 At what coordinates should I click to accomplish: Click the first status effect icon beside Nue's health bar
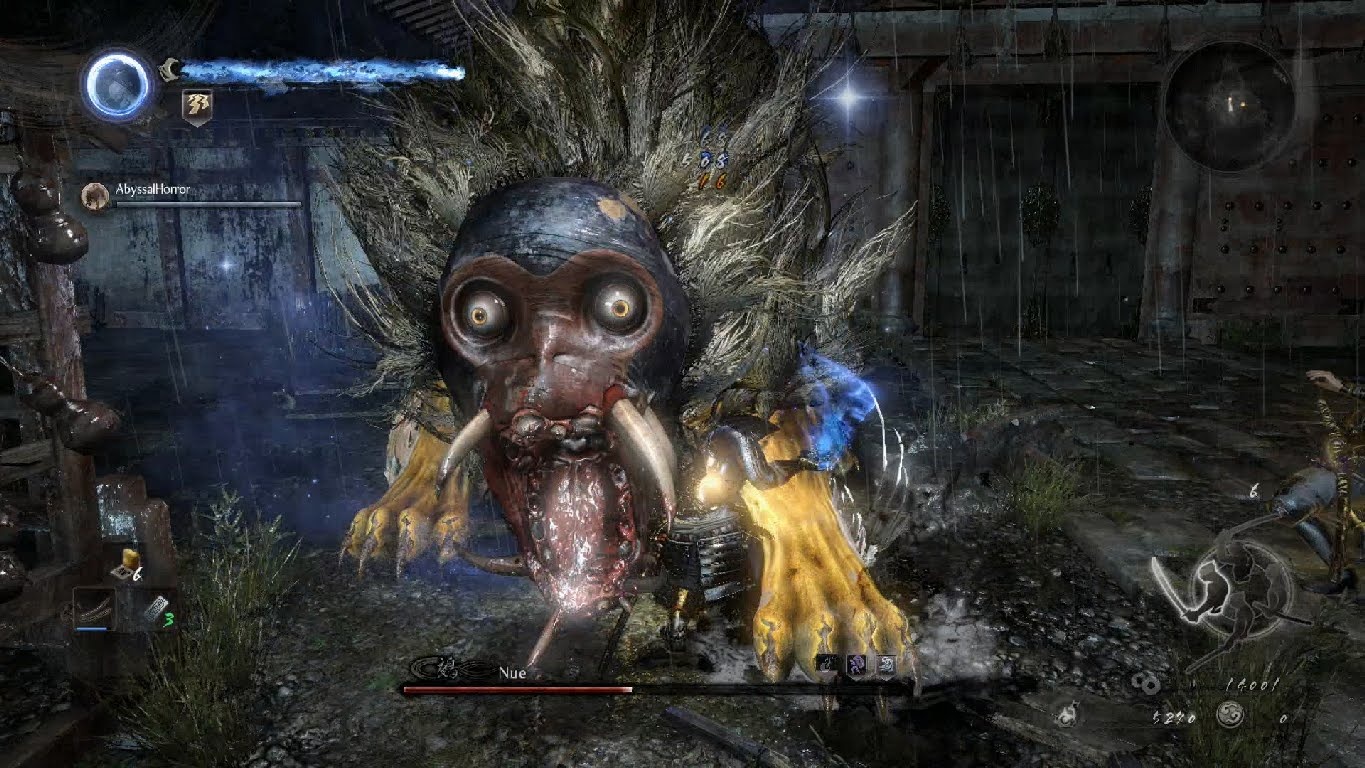(827, 663)
